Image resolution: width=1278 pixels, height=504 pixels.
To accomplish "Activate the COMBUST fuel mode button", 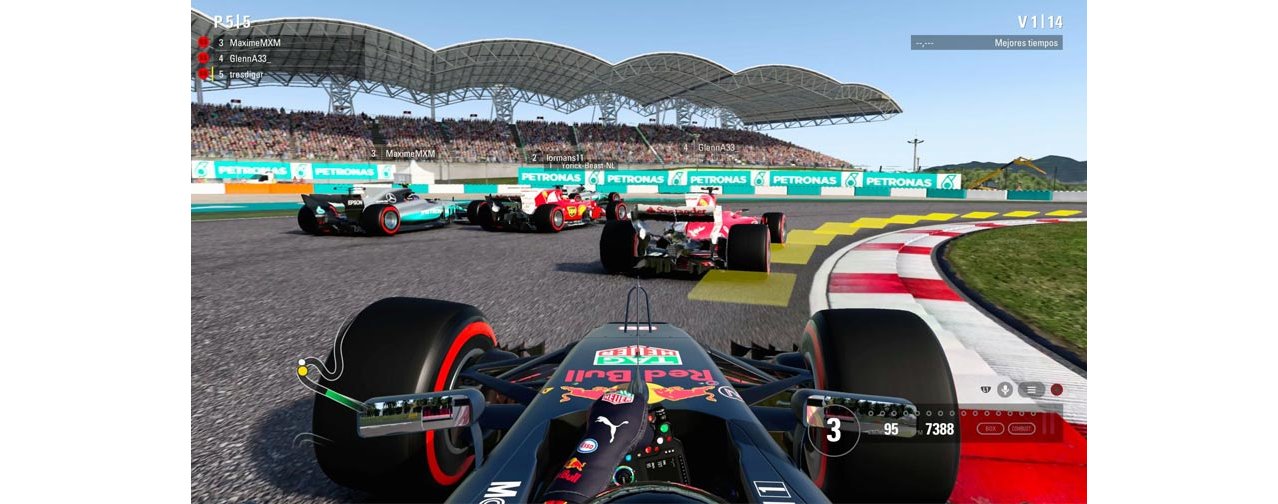I will [x=1020, y=428].
